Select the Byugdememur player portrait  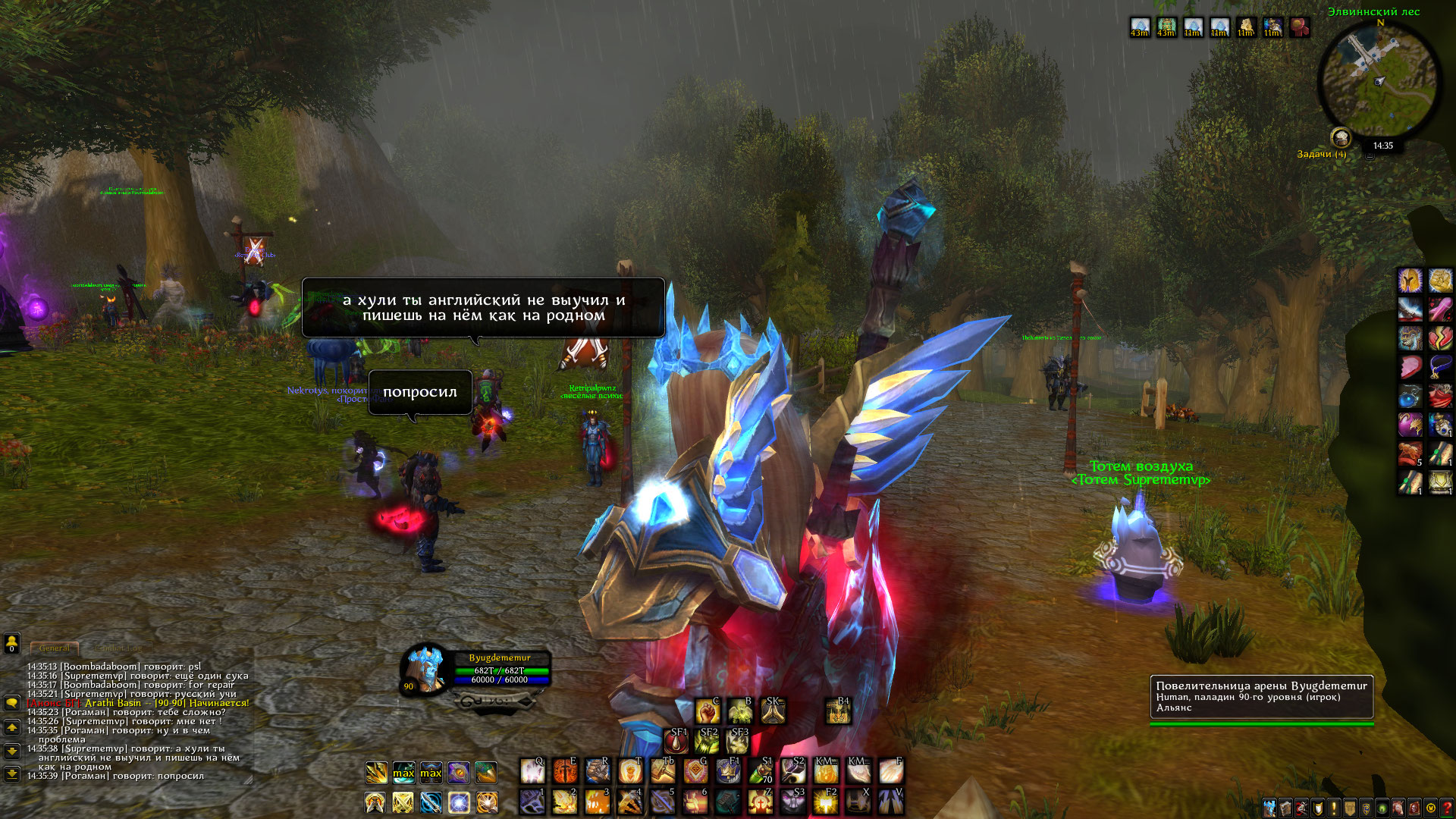tap(425, 669)
